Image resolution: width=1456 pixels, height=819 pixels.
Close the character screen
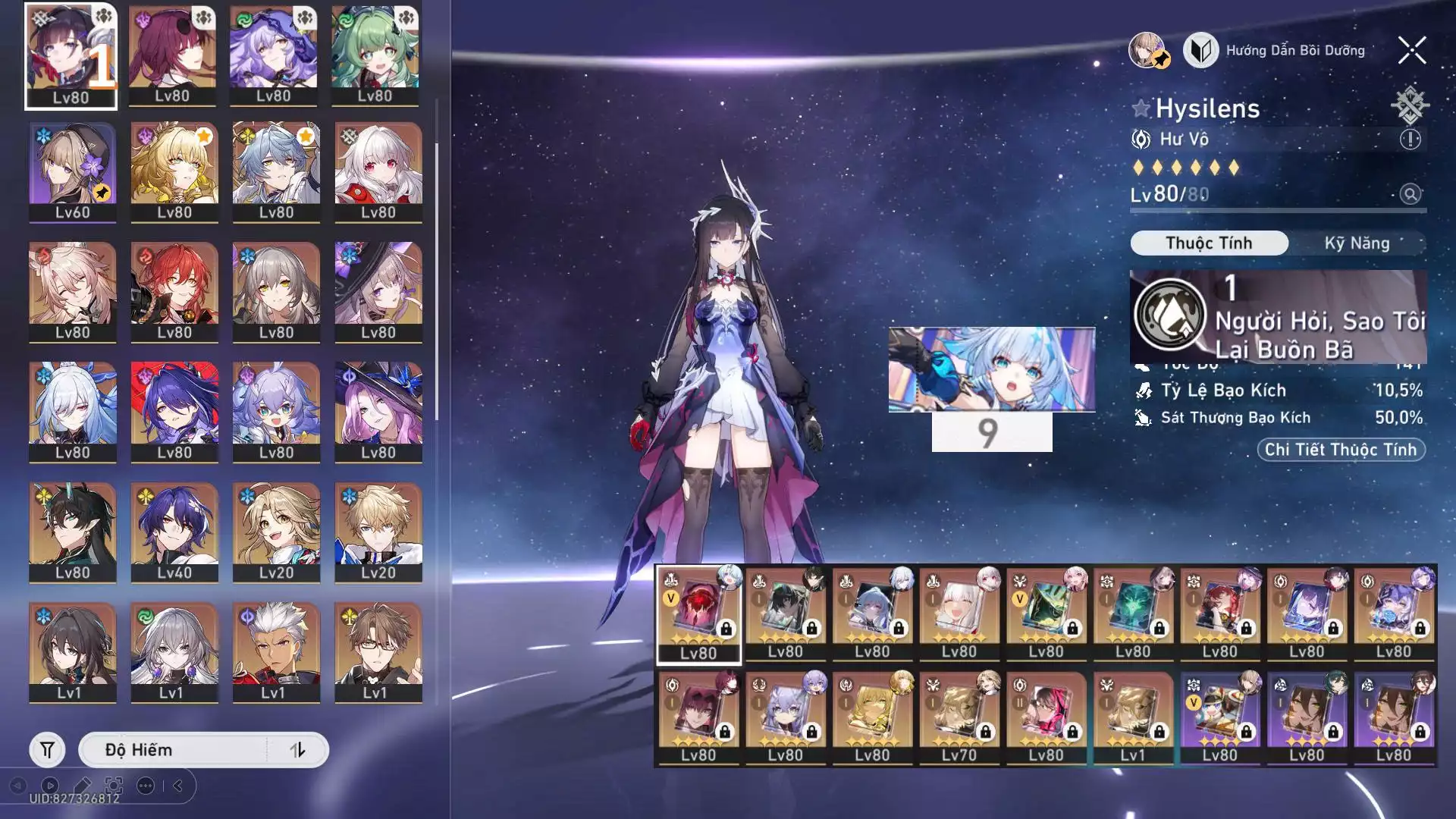(x=1411, y=51)
